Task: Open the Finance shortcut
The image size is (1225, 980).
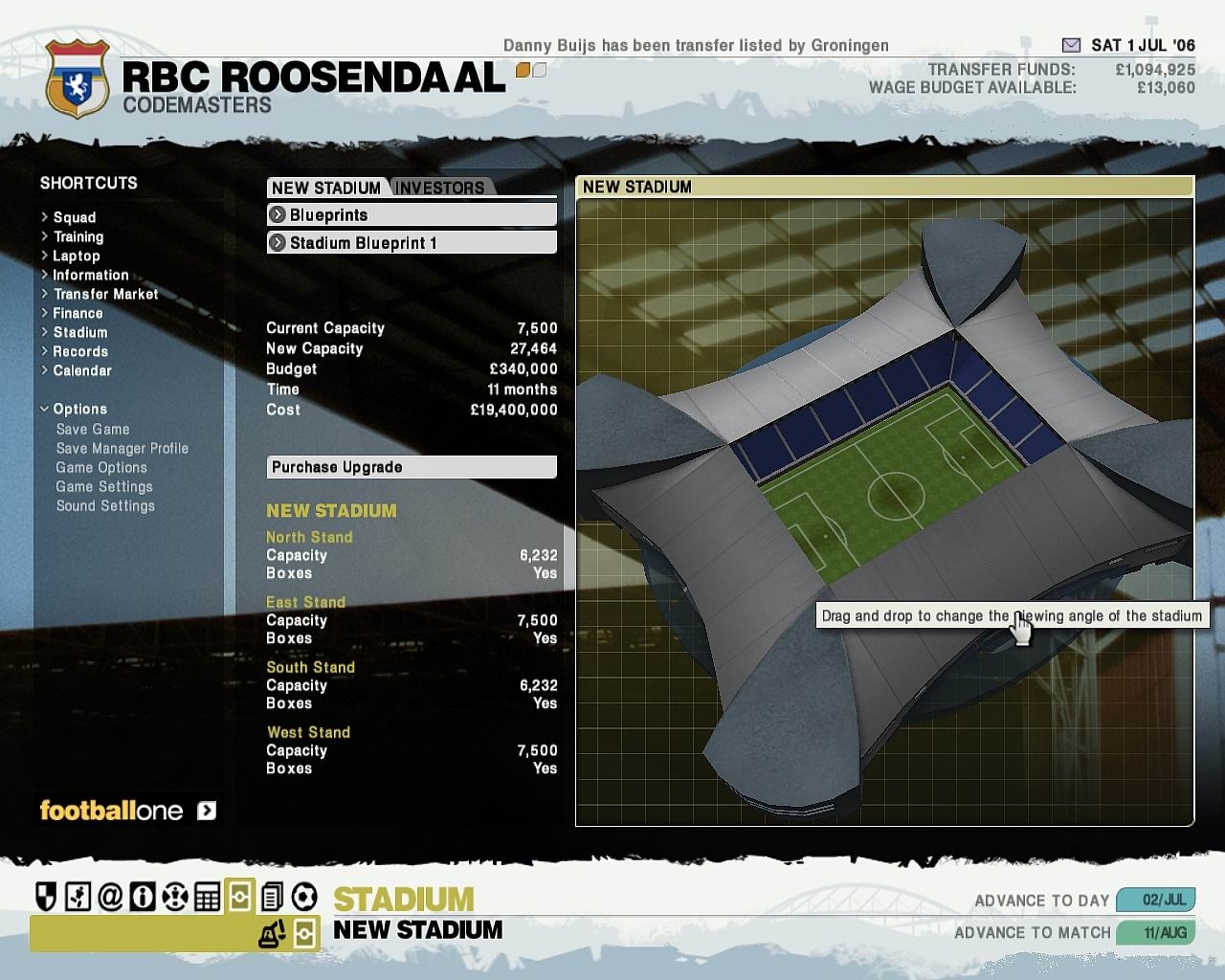Action: tap(78, 313)
